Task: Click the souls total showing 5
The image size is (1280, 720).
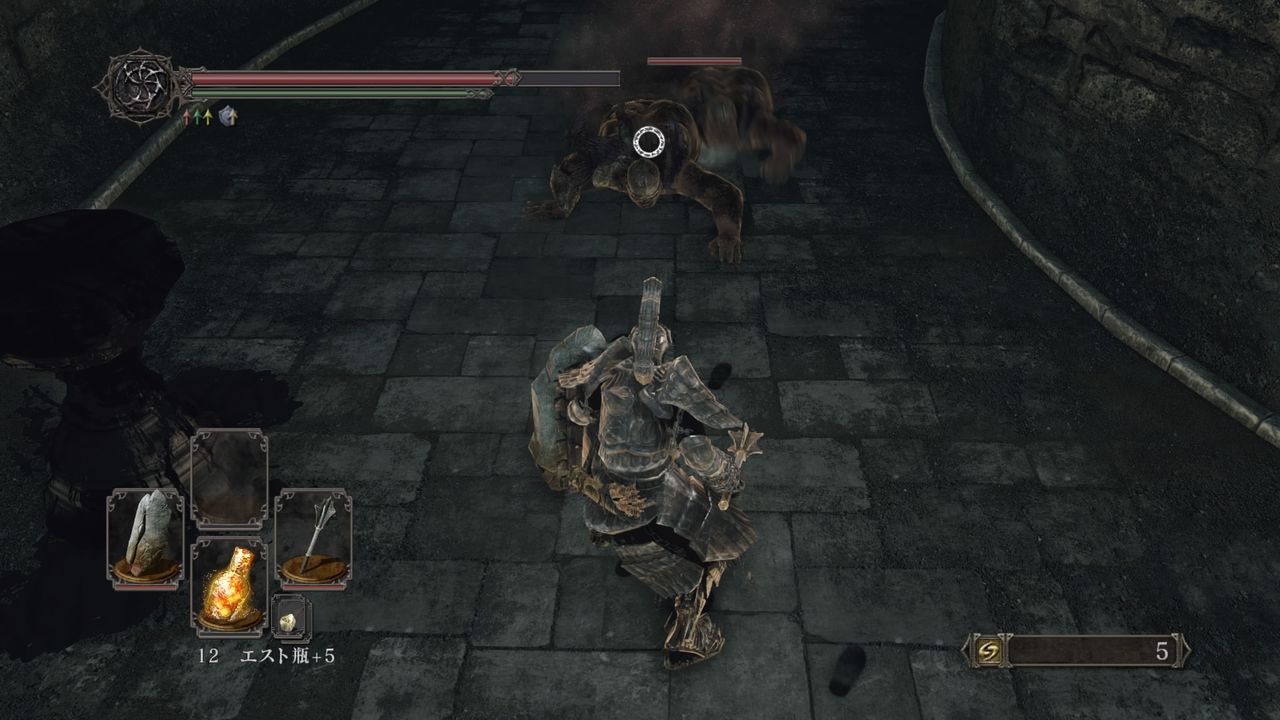Action: (x=1163, y=651)
